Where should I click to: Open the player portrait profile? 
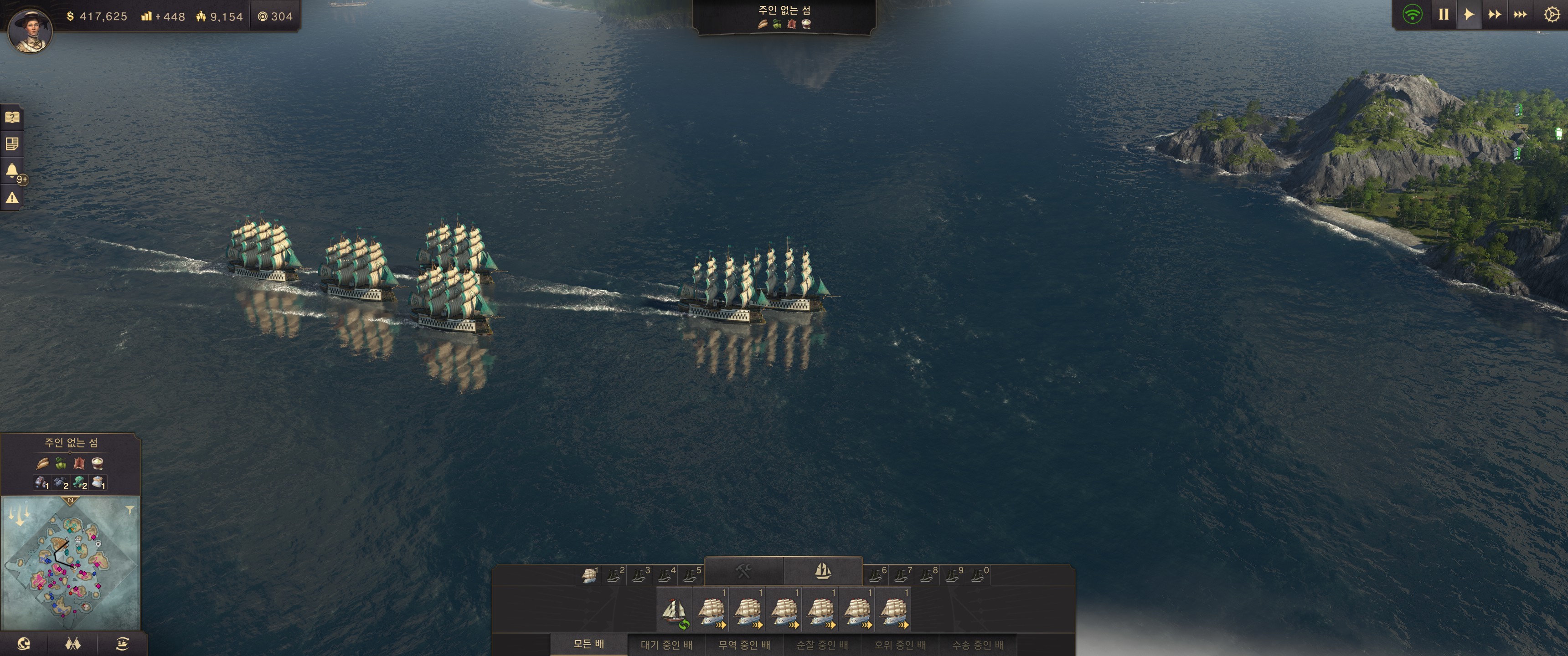coord(30,29)
